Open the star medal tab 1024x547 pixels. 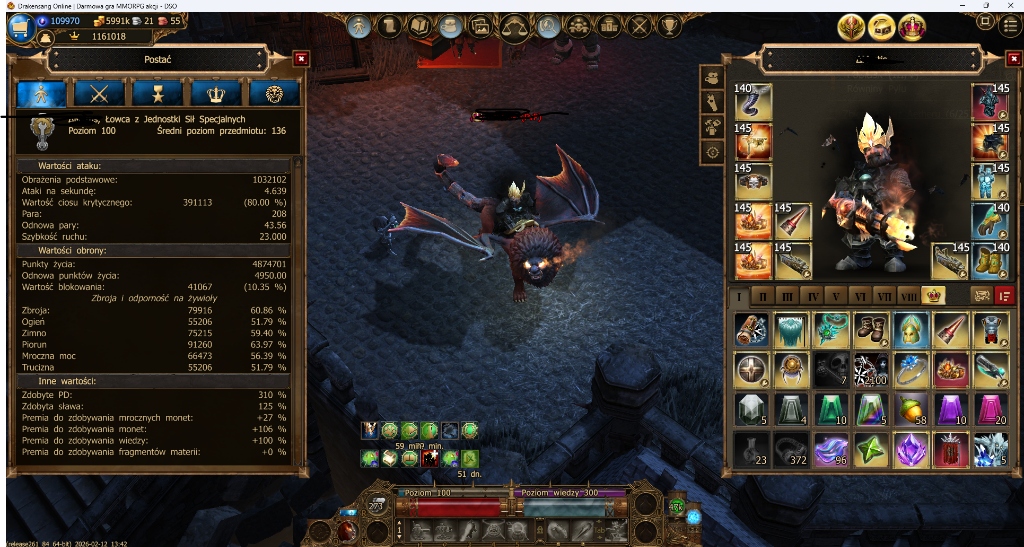pos(157,94)
